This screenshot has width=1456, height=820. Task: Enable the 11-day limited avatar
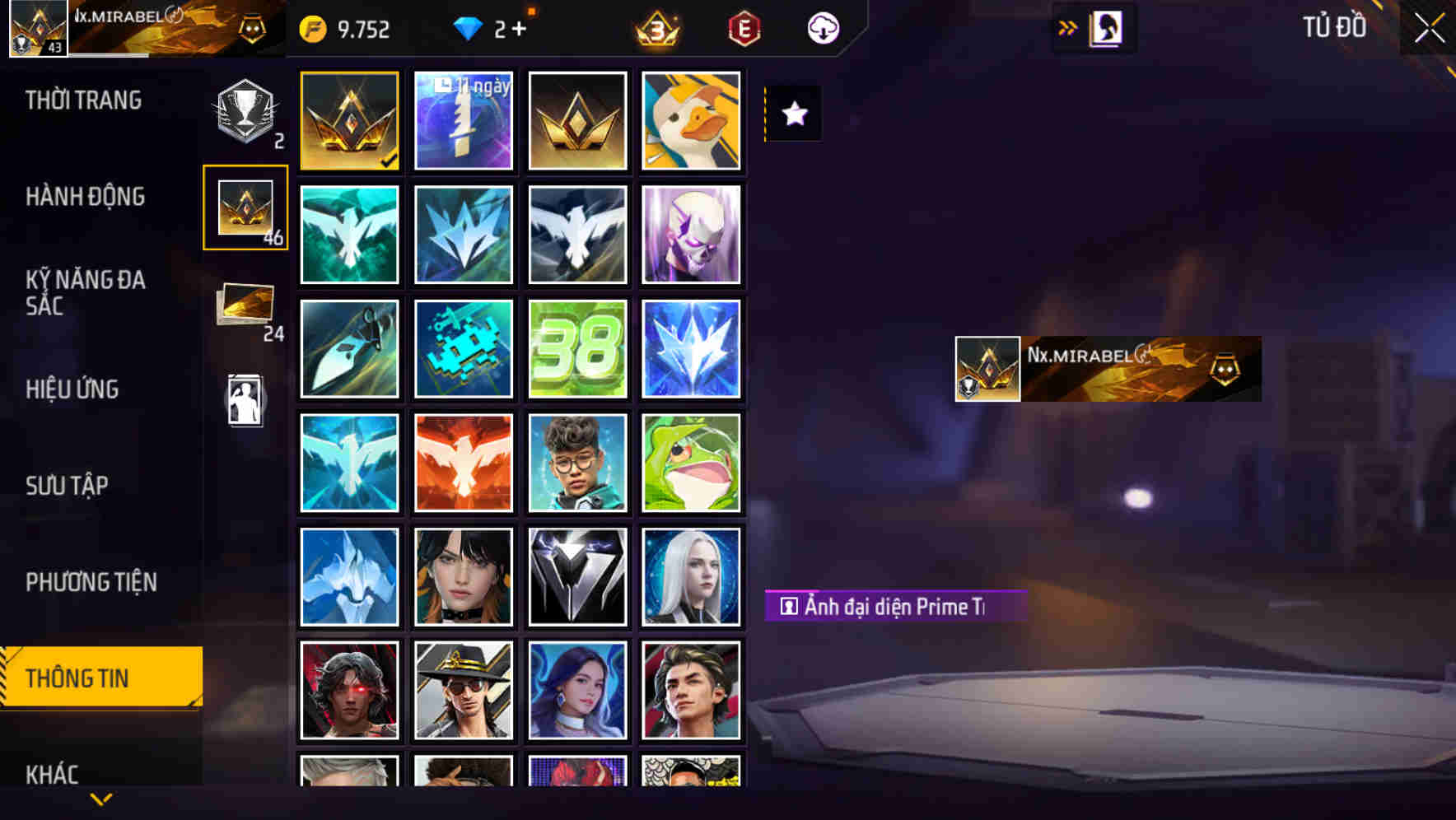pos(463,119)
